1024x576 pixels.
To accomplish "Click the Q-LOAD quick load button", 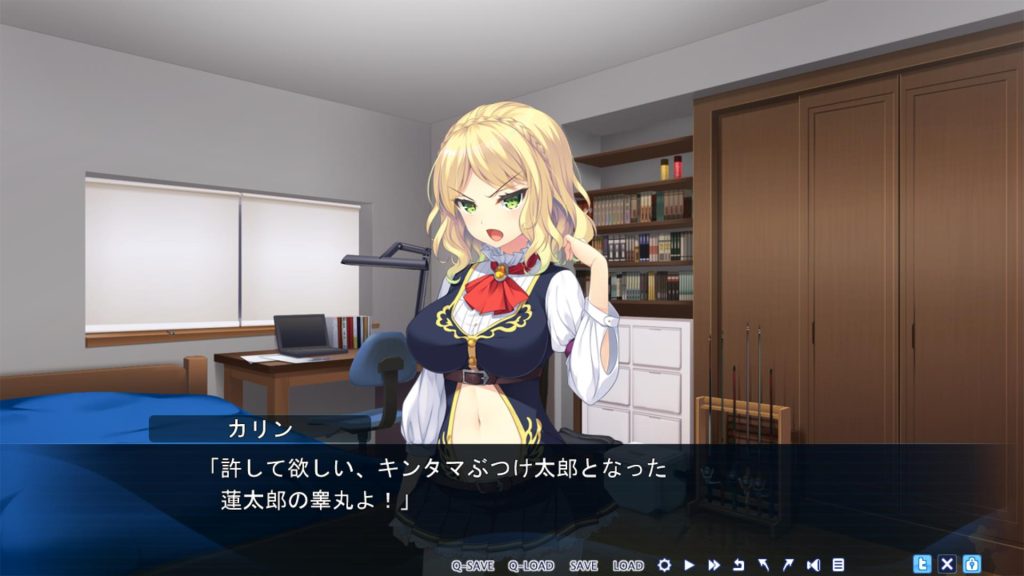I will [x=530, y=565].
